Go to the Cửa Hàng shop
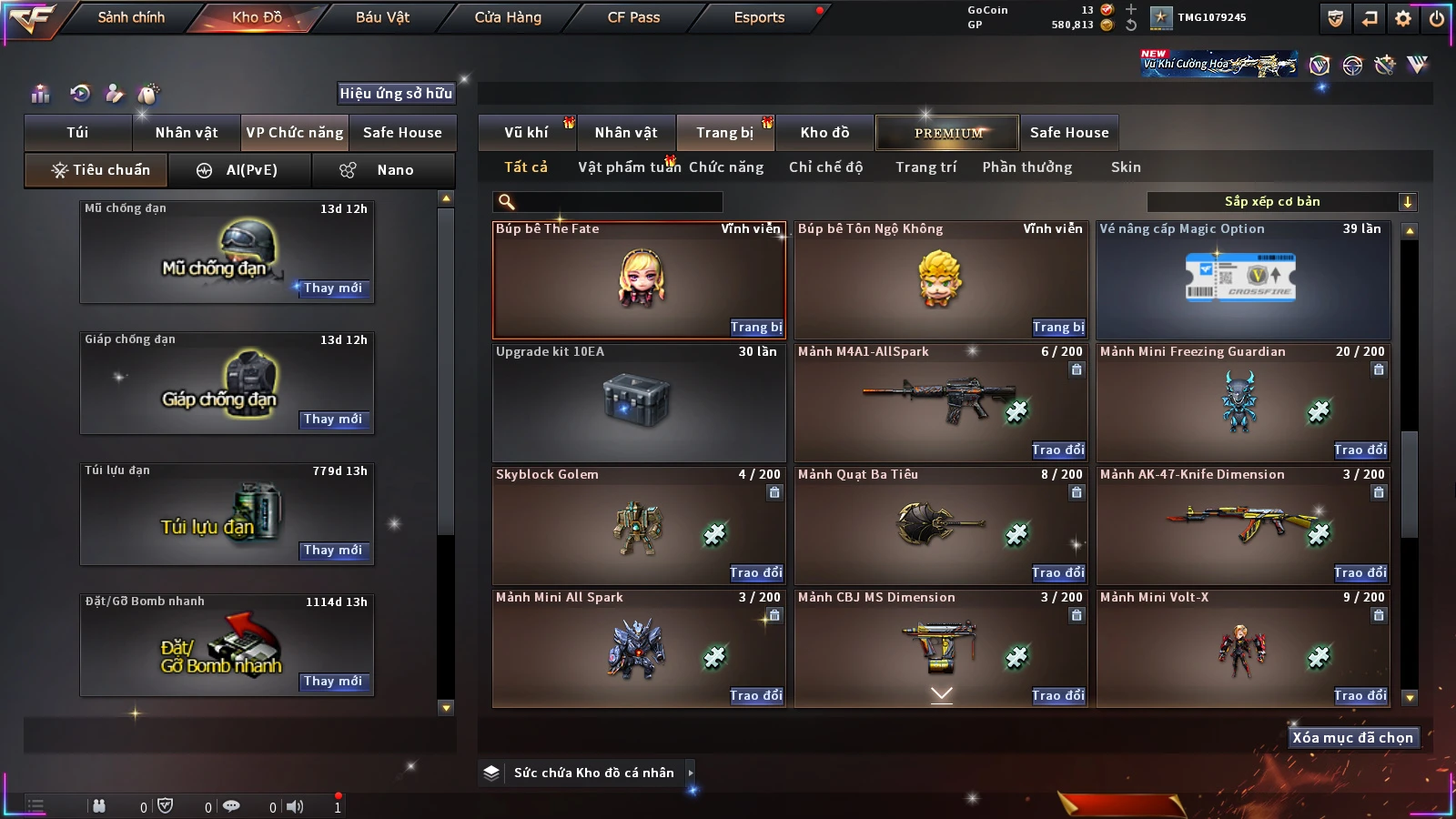This screenshot has width=1456, height=819. tap(508, 17)
